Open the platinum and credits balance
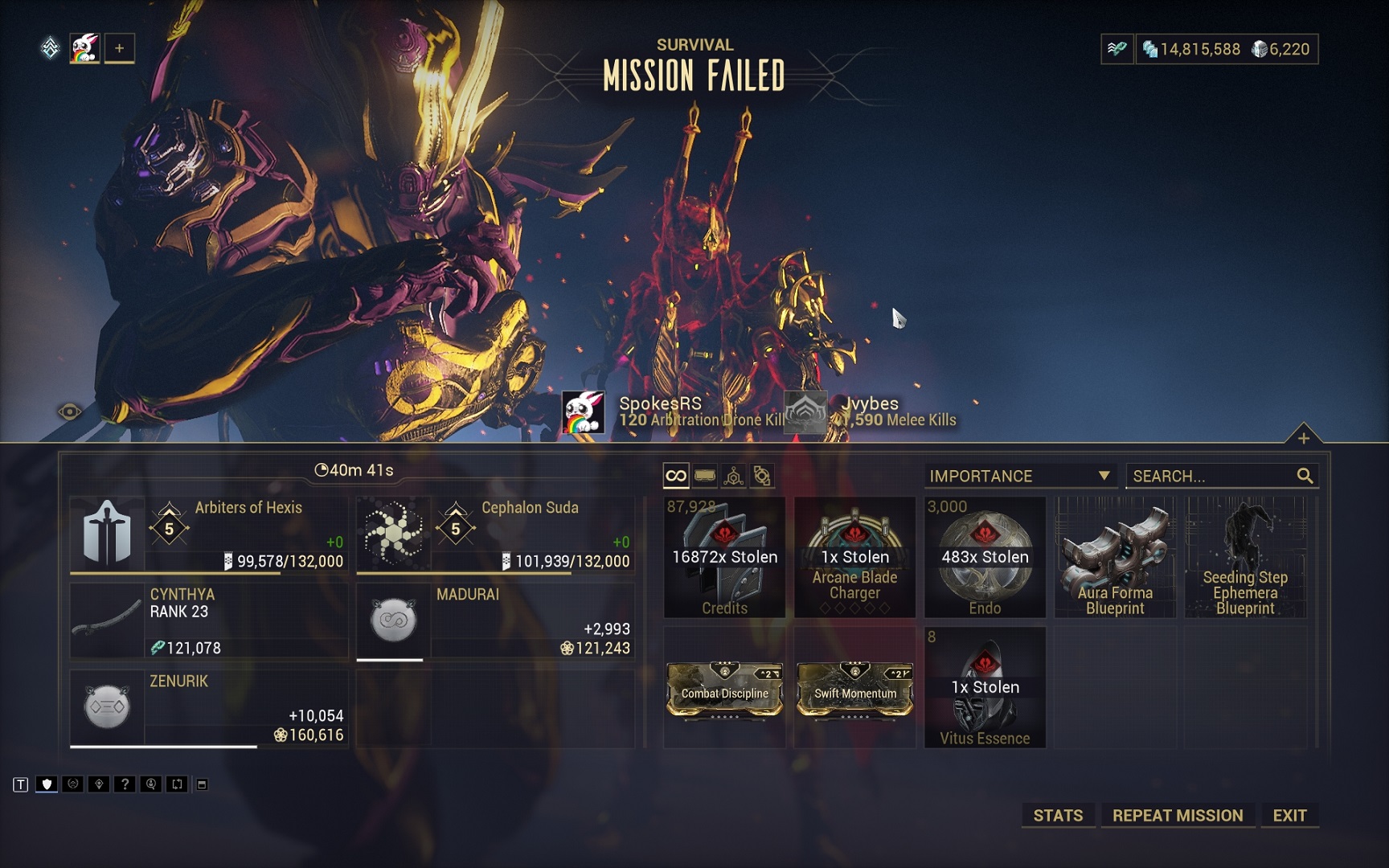Image resolution: width=1389 pixels, height=868 pixels. point(1226,49)
